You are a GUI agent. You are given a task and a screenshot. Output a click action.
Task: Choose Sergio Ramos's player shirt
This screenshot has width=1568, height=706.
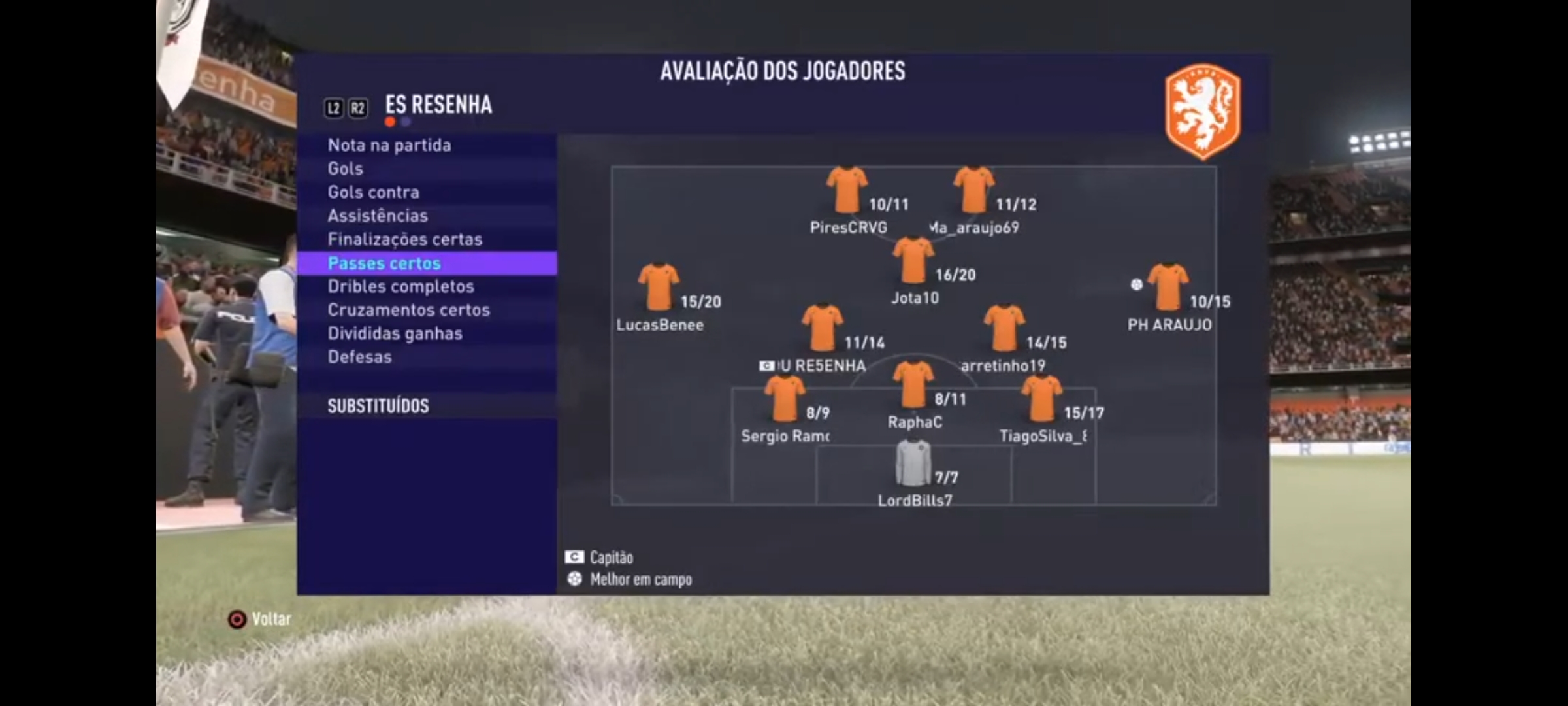(784, 398)
